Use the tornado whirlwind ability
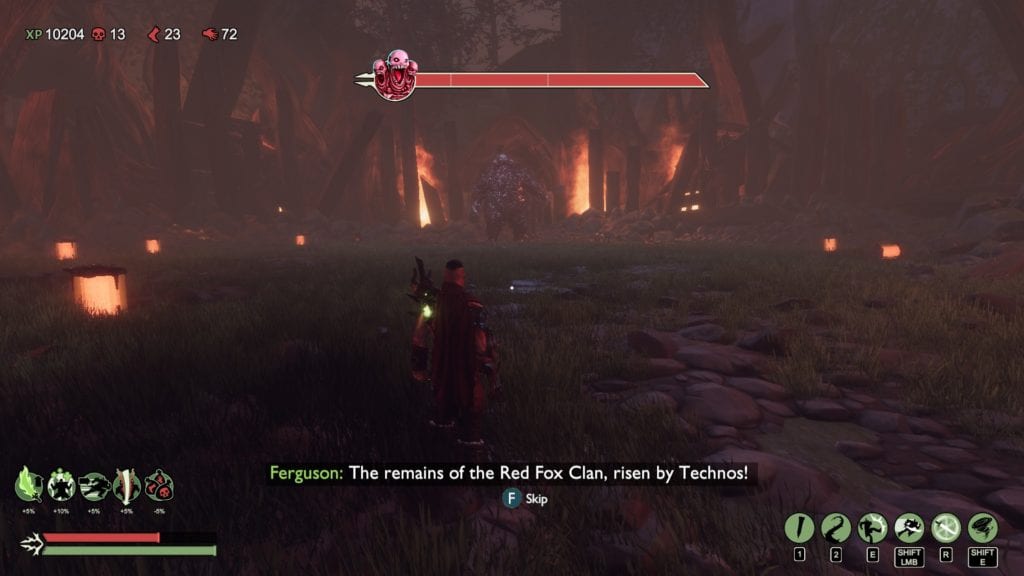 pos(982,527)
